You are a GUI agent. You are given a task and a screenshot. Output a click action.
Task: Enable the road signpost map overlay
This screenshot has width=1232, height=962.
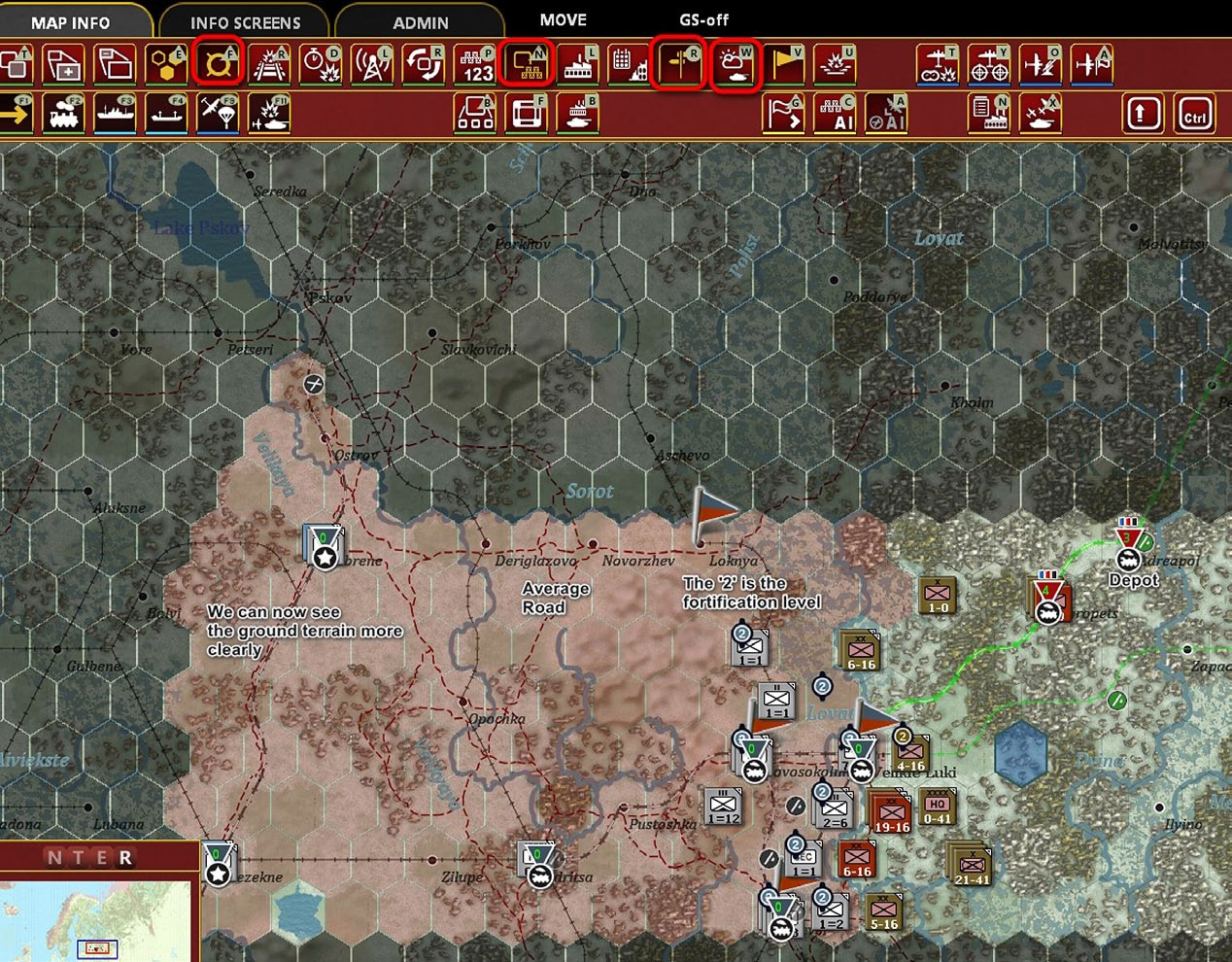(677, 65)
